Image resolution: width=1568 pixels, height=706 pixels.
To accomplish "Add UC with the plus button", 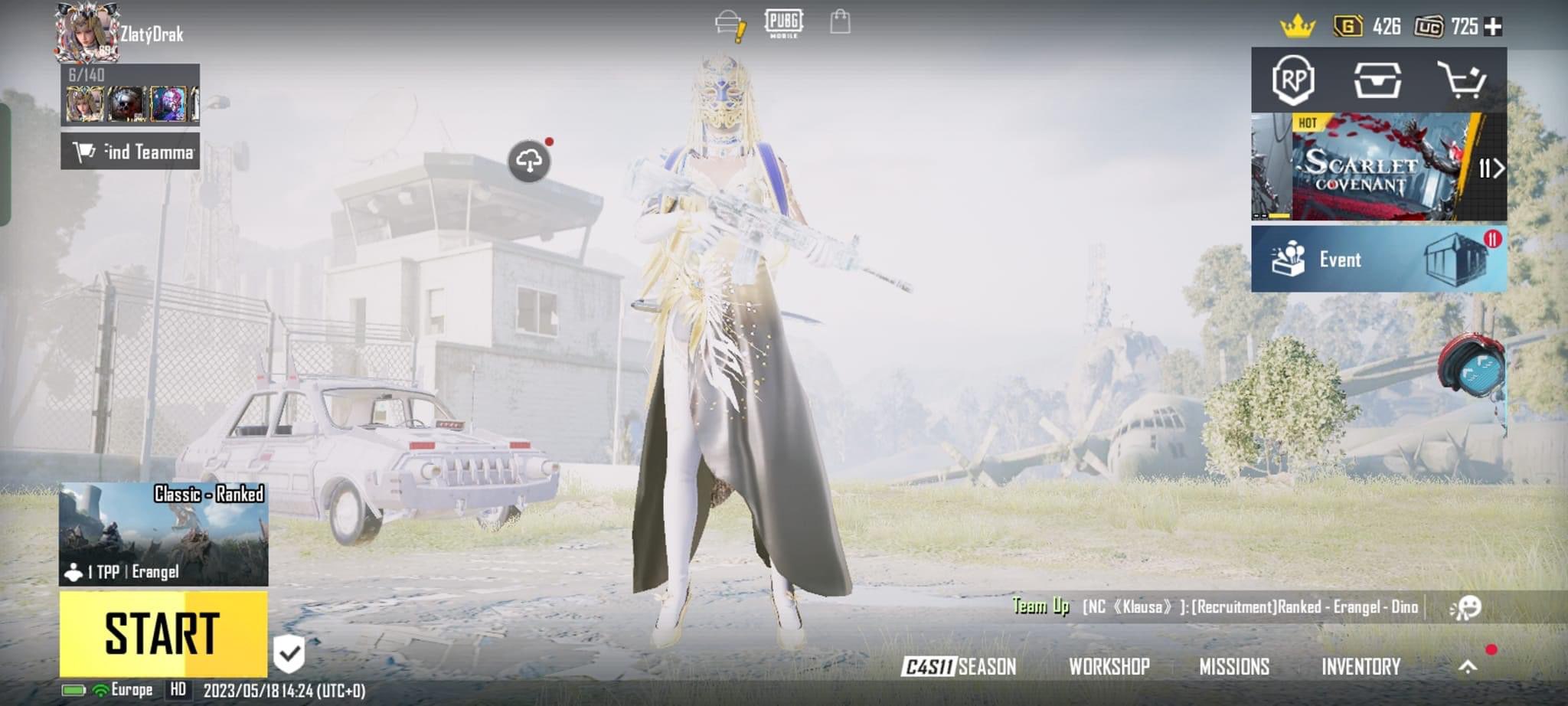I will [x=1493, y=27].
